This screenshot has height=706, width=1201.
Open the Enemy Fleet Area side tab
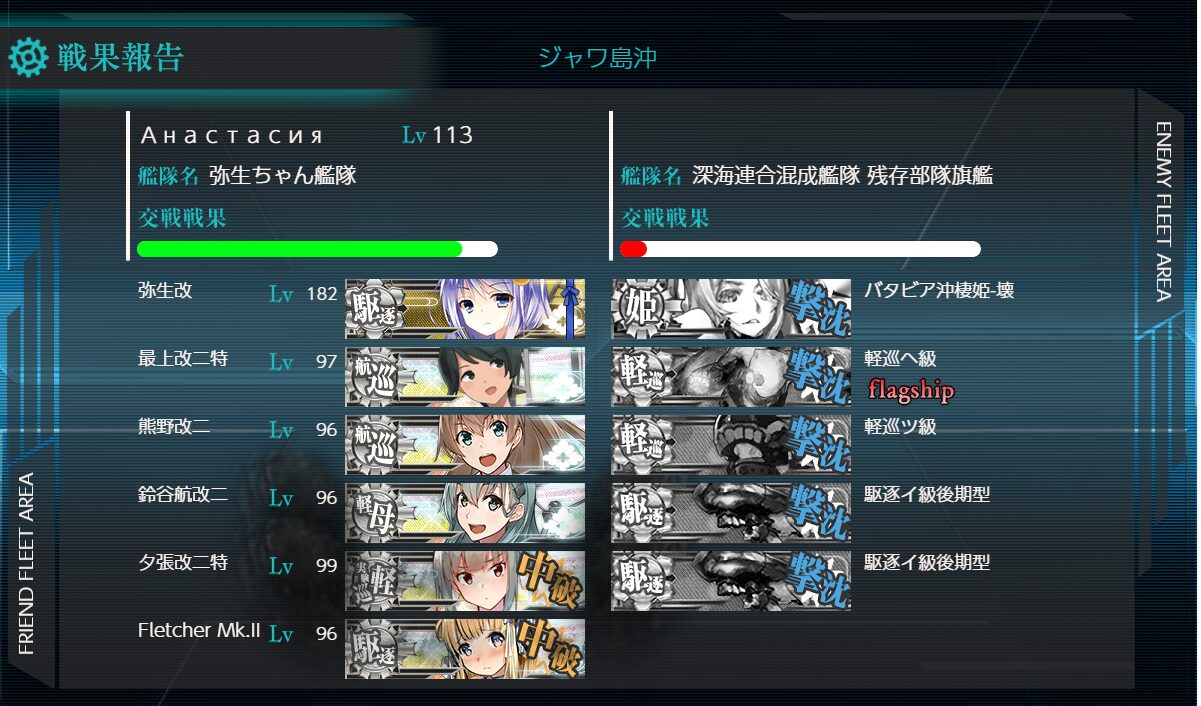tap(1163, 211)
